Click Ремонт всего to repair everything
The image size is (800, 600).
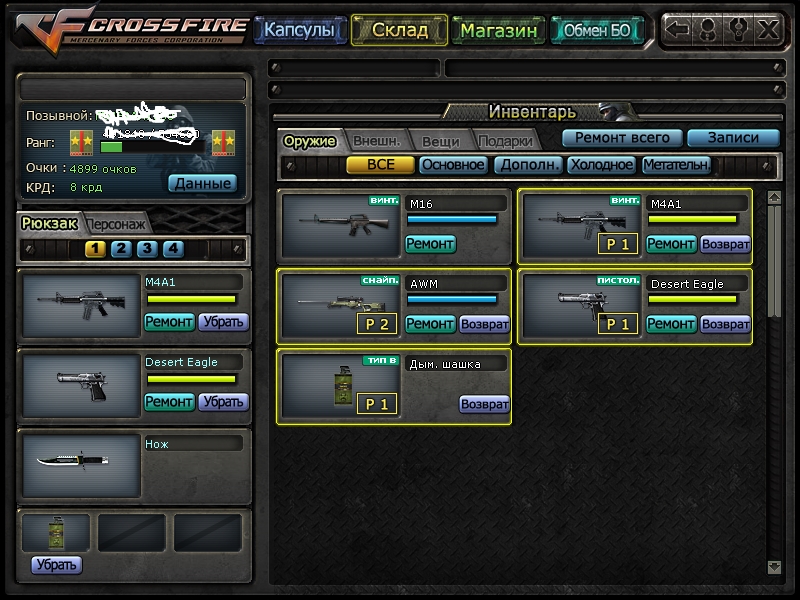[622, 138]
